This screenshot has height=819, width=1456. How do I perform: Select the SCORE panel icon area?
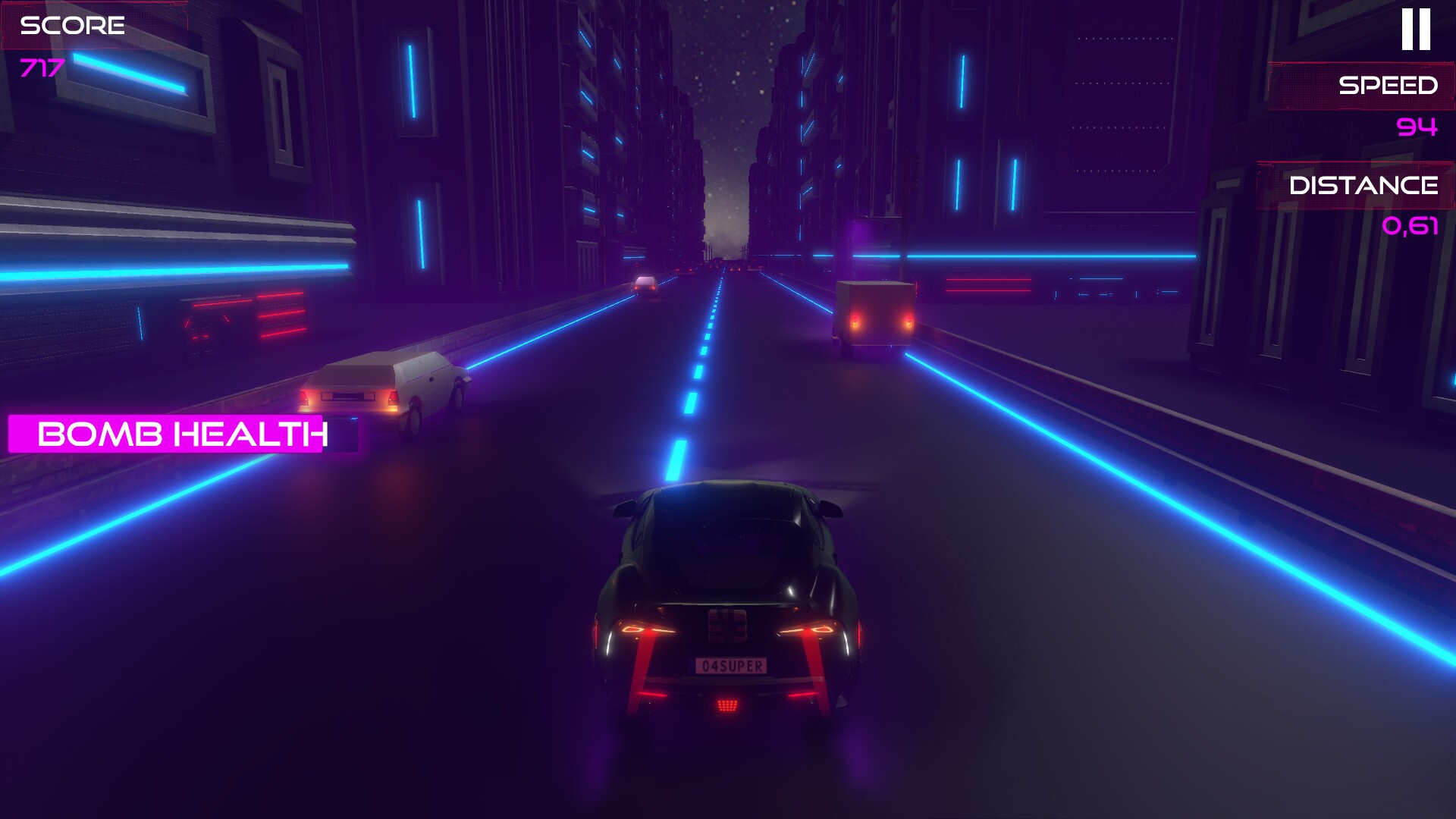pos(72,27)
